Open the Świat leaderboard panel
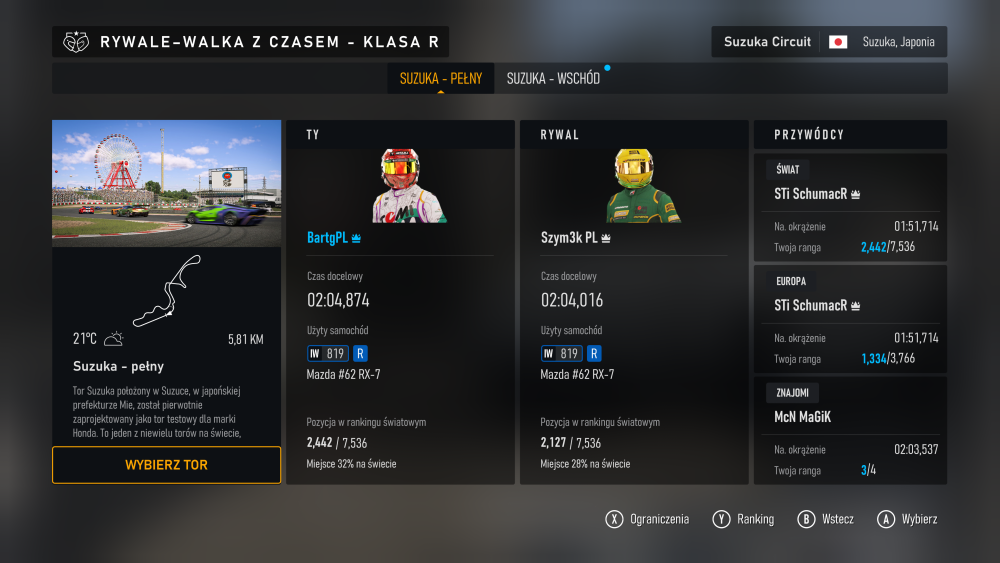This screenshot has width=1000, height=563. 849,208
